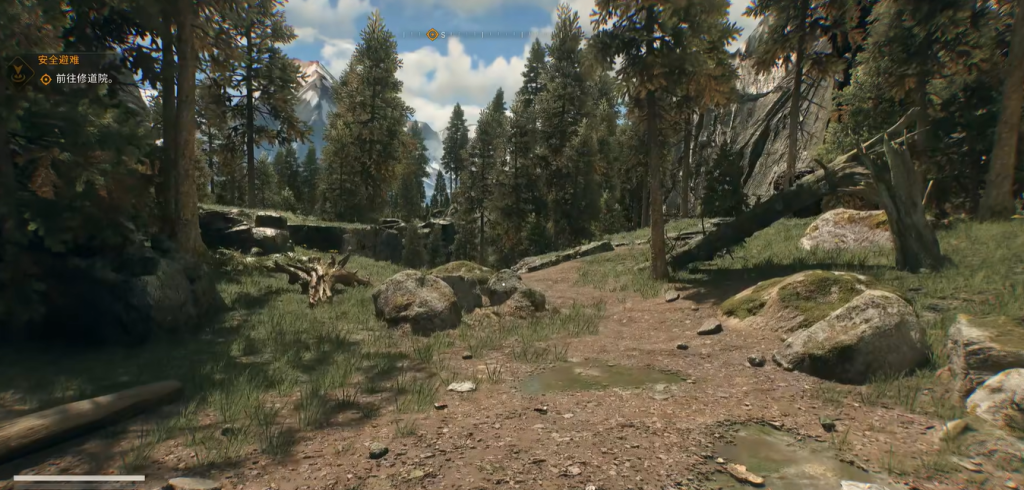Select the 前往修道院 objective line
This screenshot has width=1024, height=490.
click(x=83, y=78)
